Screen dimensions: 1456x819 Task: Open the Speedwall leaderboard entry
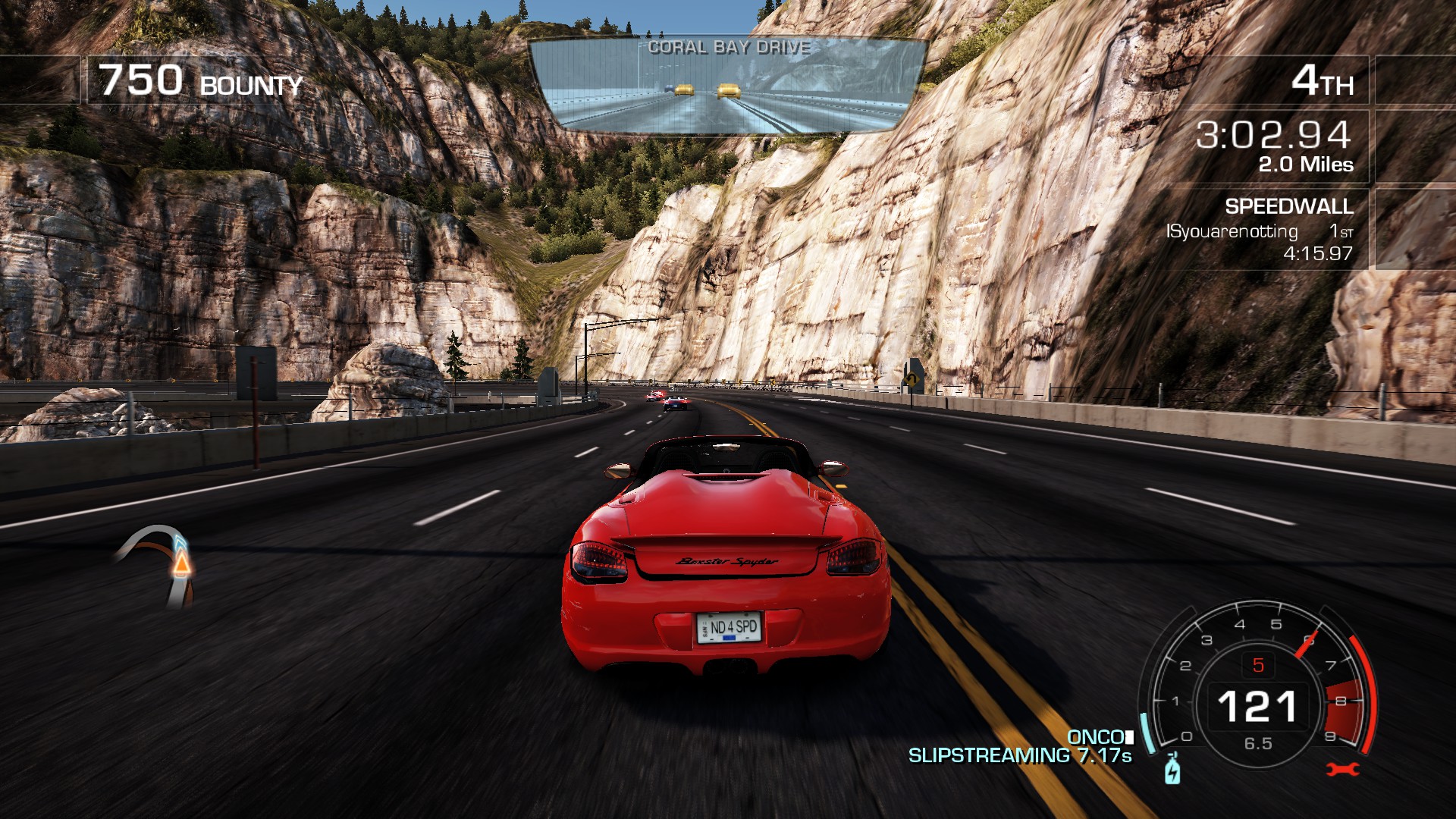(1260, 231)
